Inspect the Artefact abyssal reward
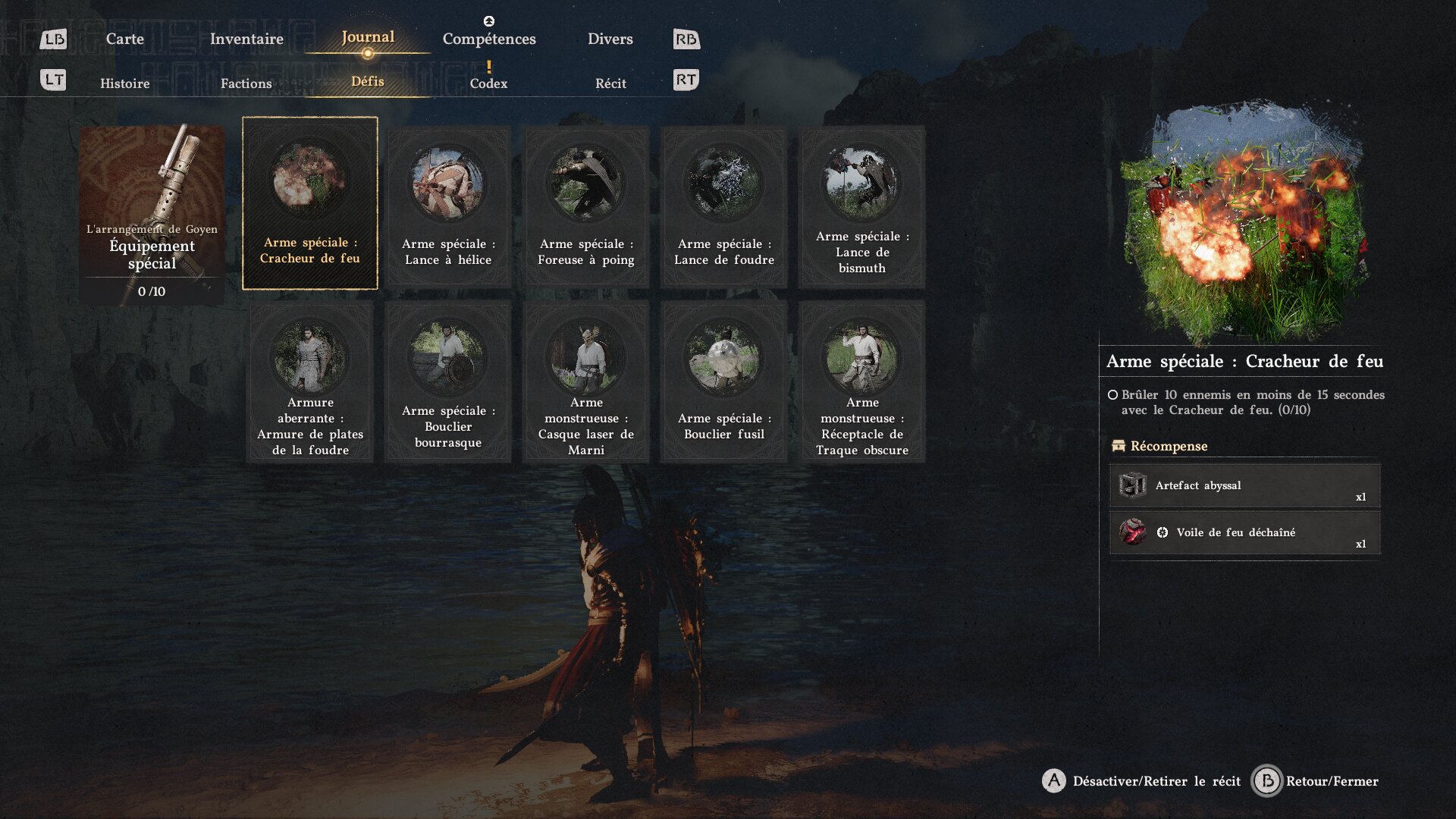 1244,485
